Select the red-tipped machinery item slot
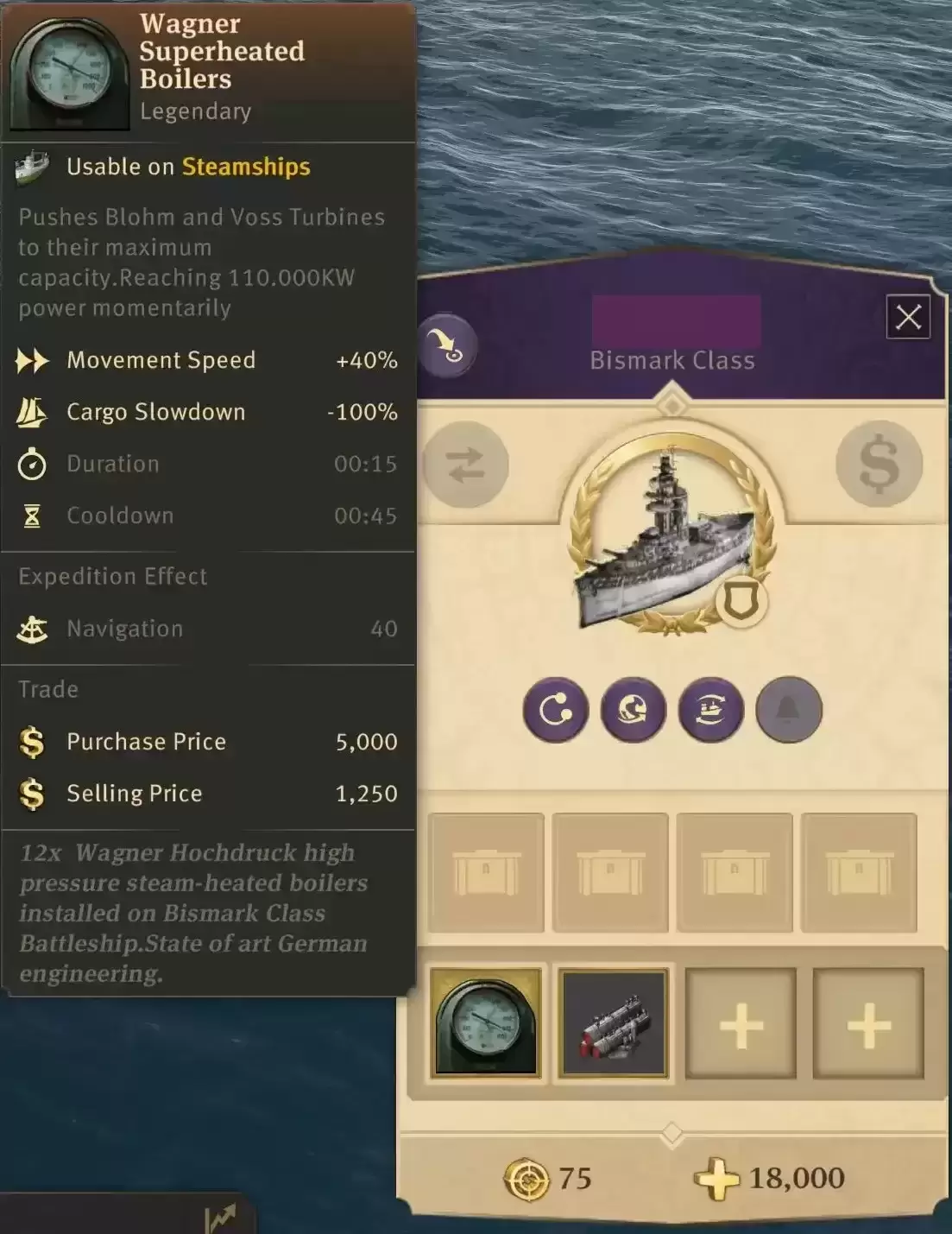952x1234 pixels. 614,1023
